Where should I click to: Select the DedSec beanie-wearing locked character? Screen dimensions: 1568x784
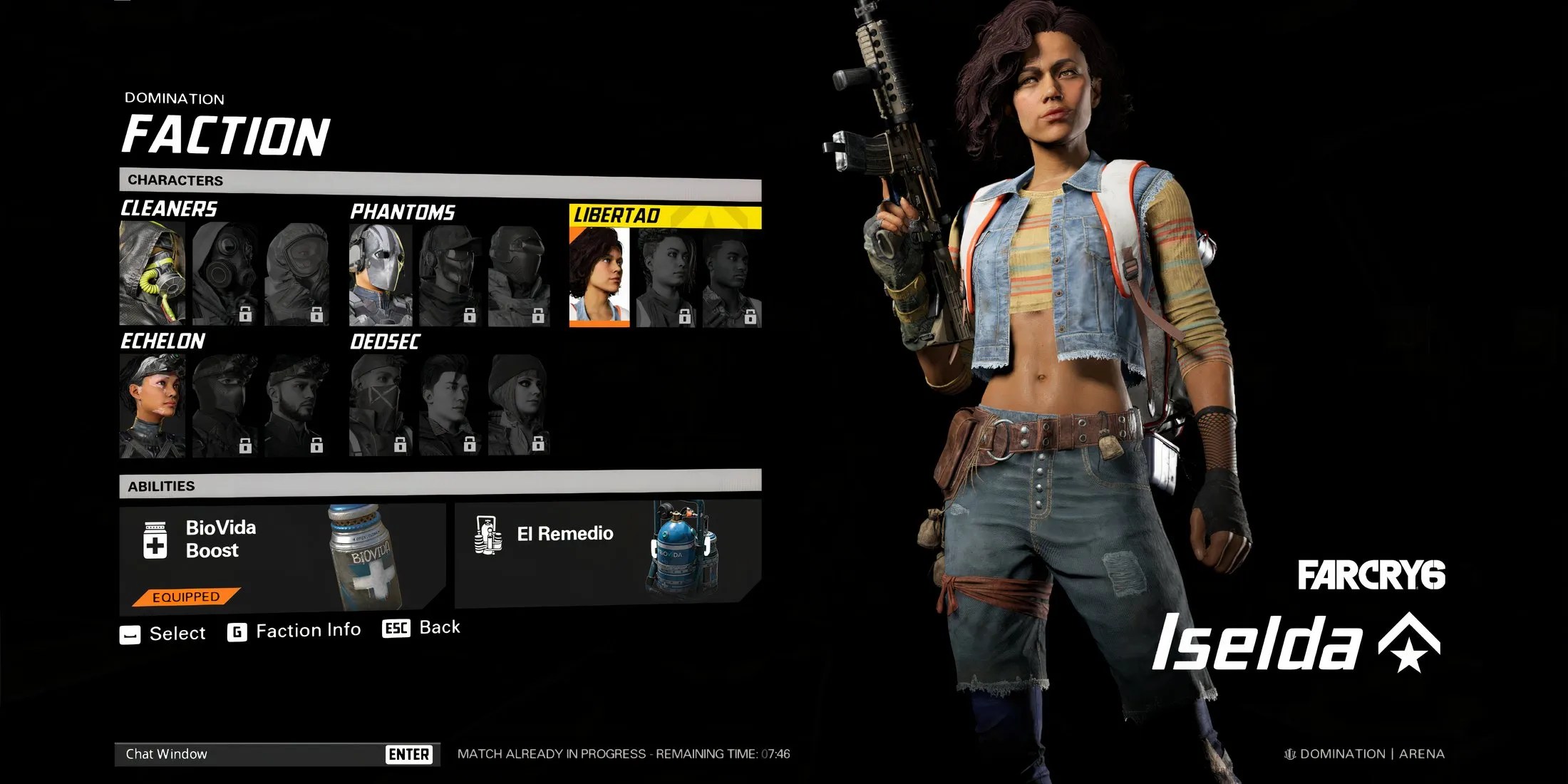click(518, 406)
